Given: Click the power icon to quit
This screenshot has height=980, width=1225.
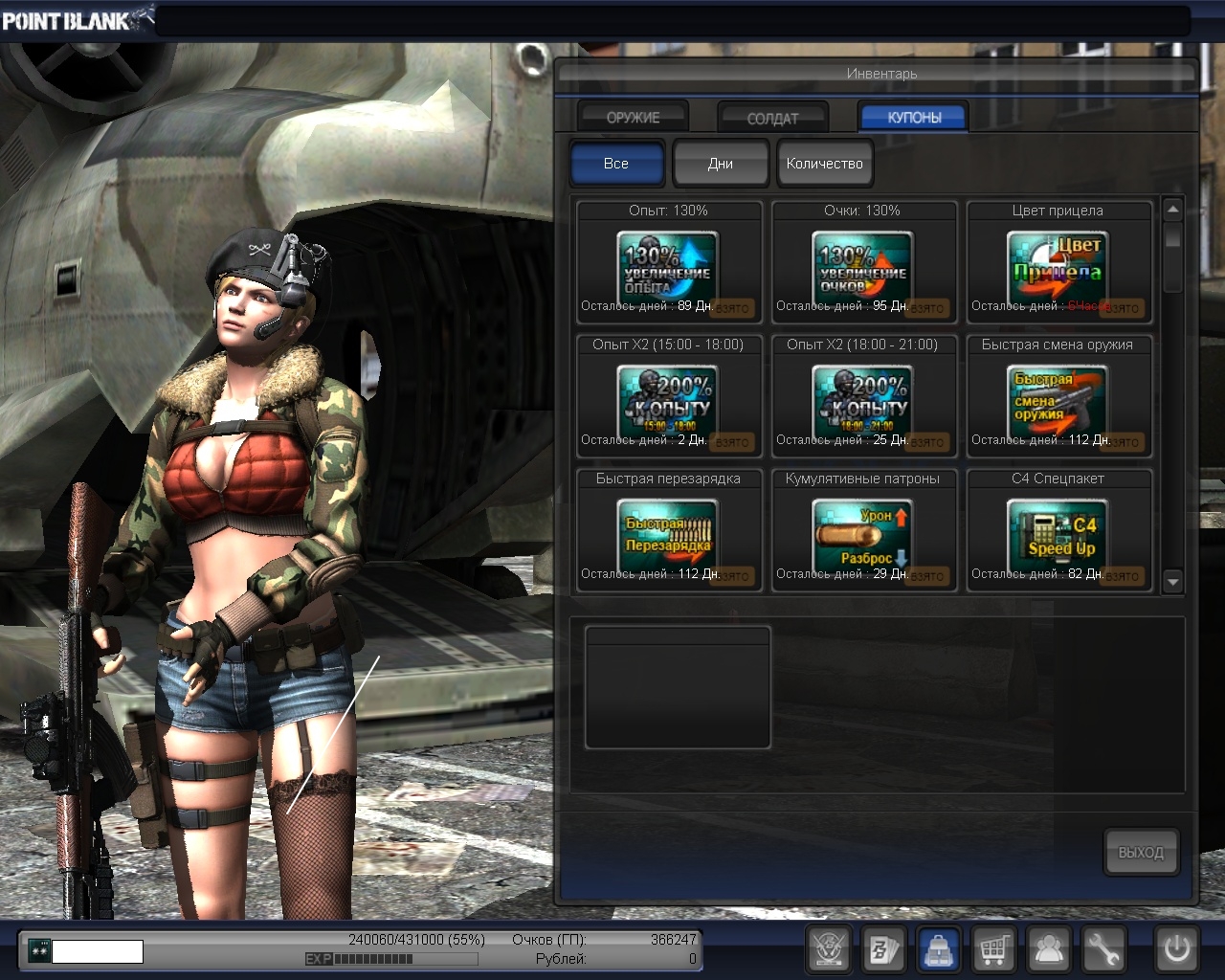Looking at the screenshot, I should click(x=1176, y=950).
